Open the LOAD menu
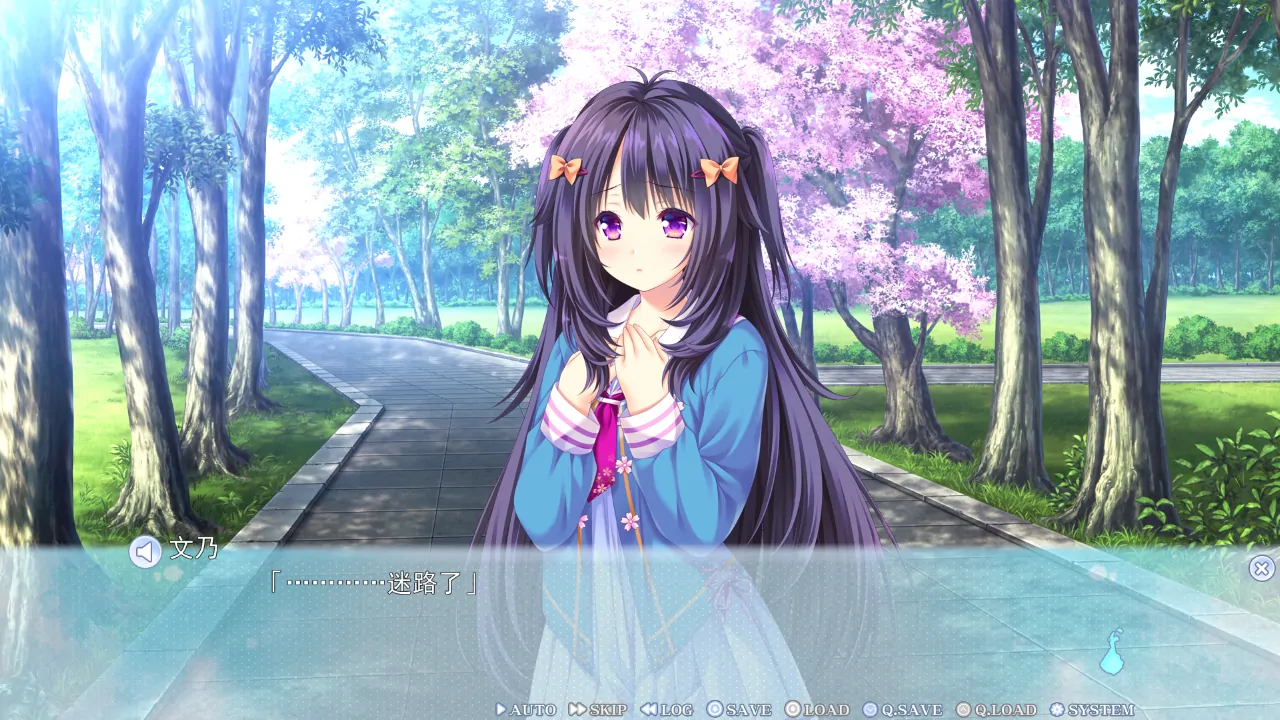 [817, 710]
